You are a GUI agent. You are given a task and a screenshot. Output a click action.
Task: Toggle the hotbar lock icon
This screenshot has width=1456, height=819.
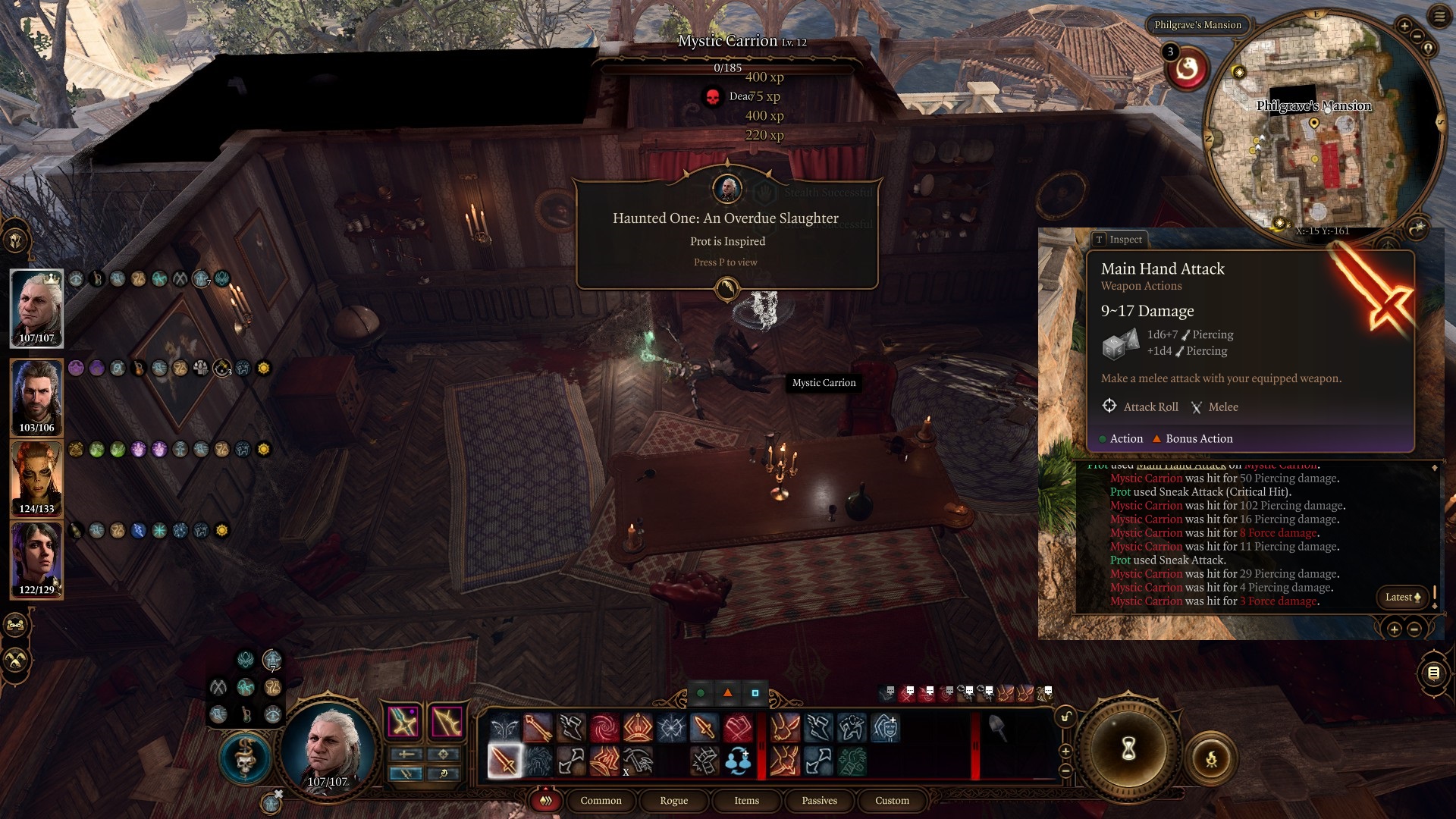(1066, 717)
